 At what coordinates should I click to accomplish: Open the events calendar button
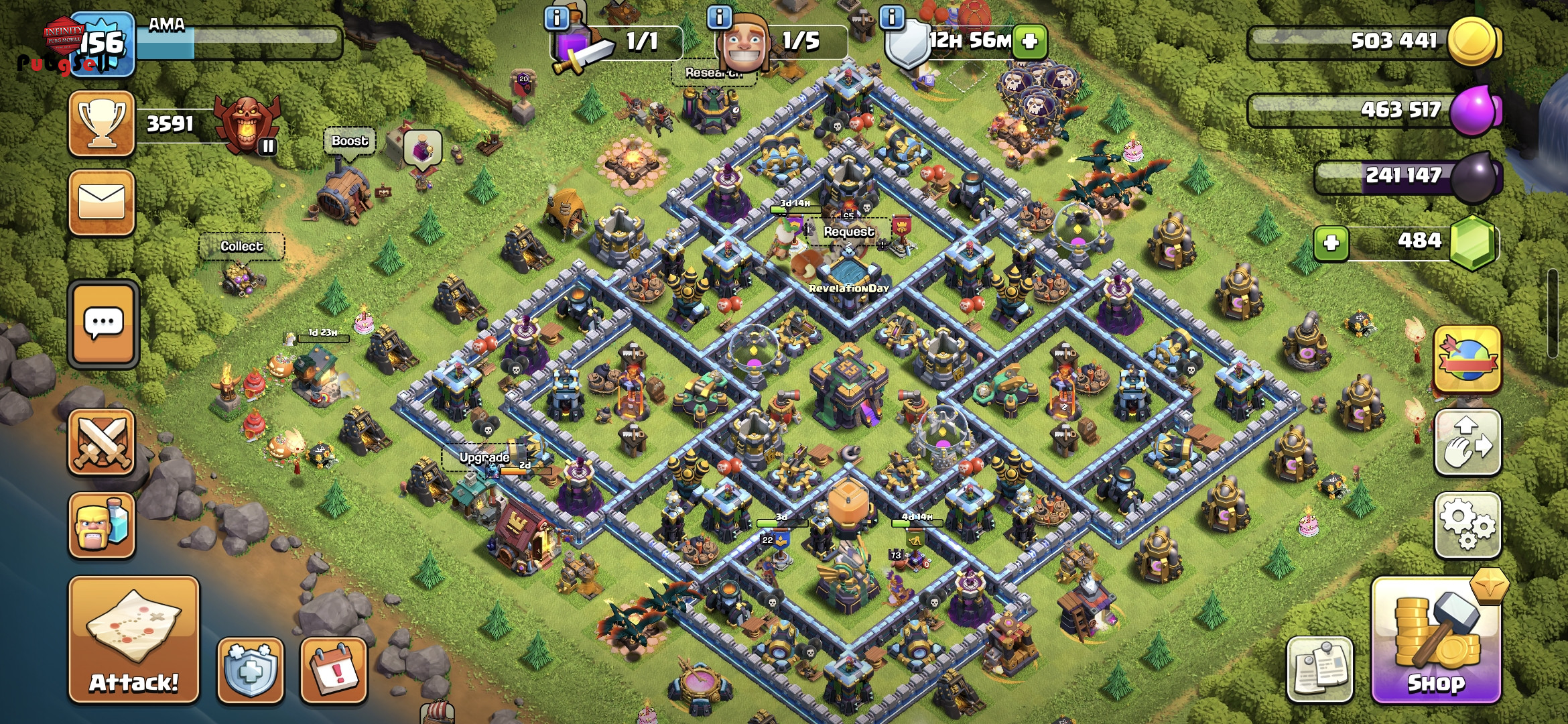tap(333, 669)
